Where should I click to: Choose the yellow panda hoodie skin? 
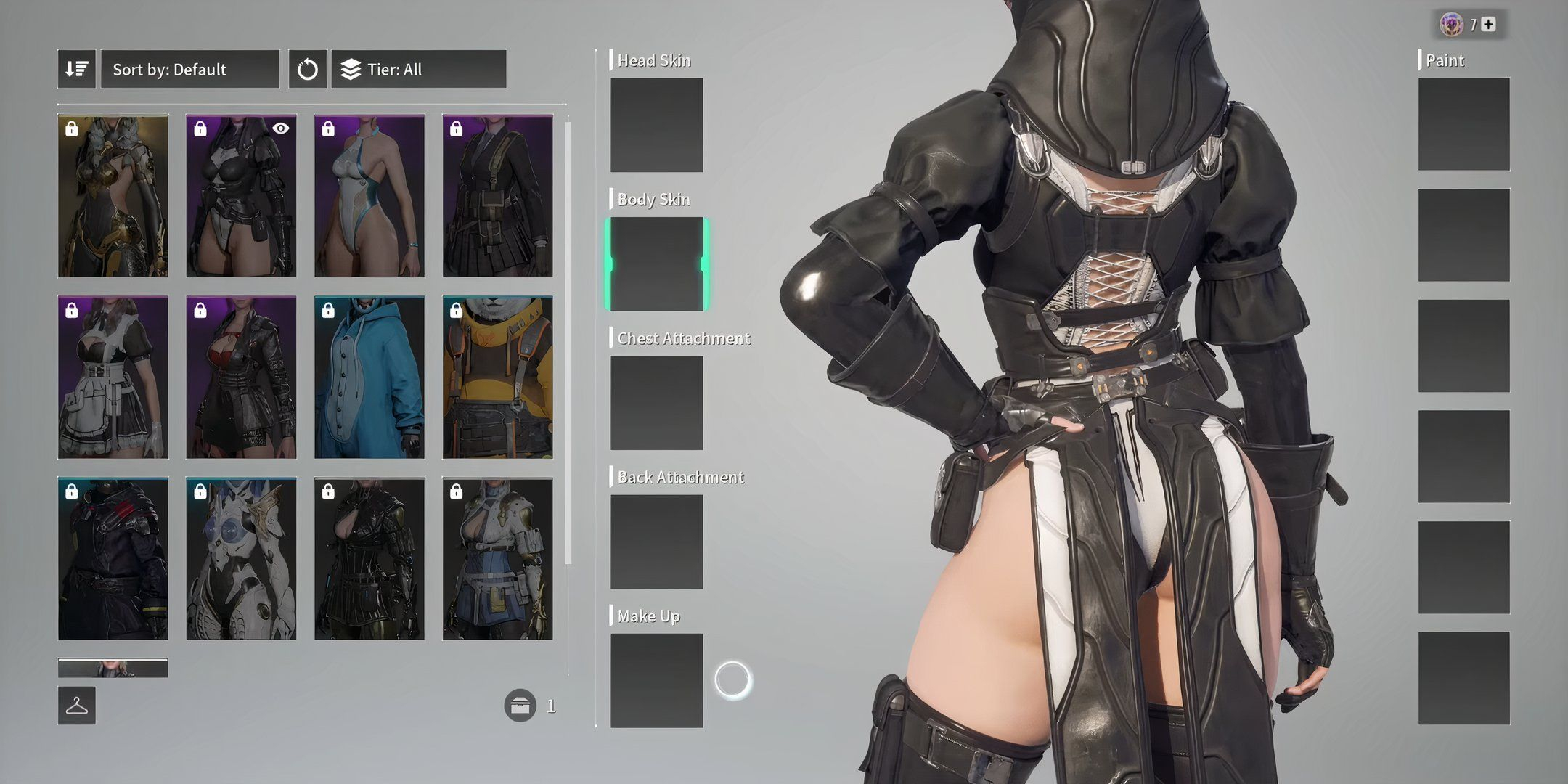click(497, 377)
